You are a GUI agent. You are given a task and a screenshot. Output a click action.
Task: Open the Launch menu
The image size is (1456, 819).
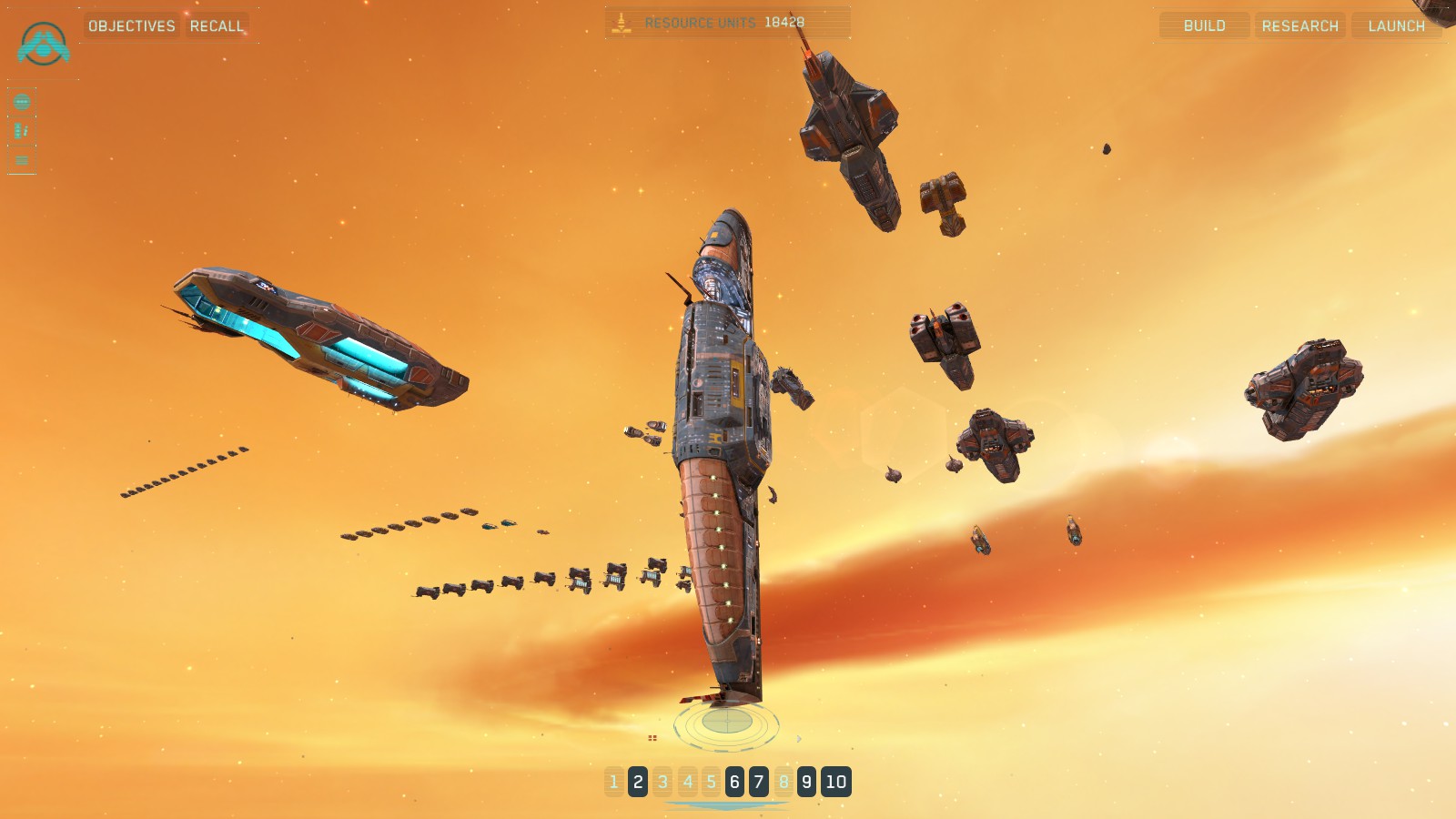click(x=1396, y=25)
